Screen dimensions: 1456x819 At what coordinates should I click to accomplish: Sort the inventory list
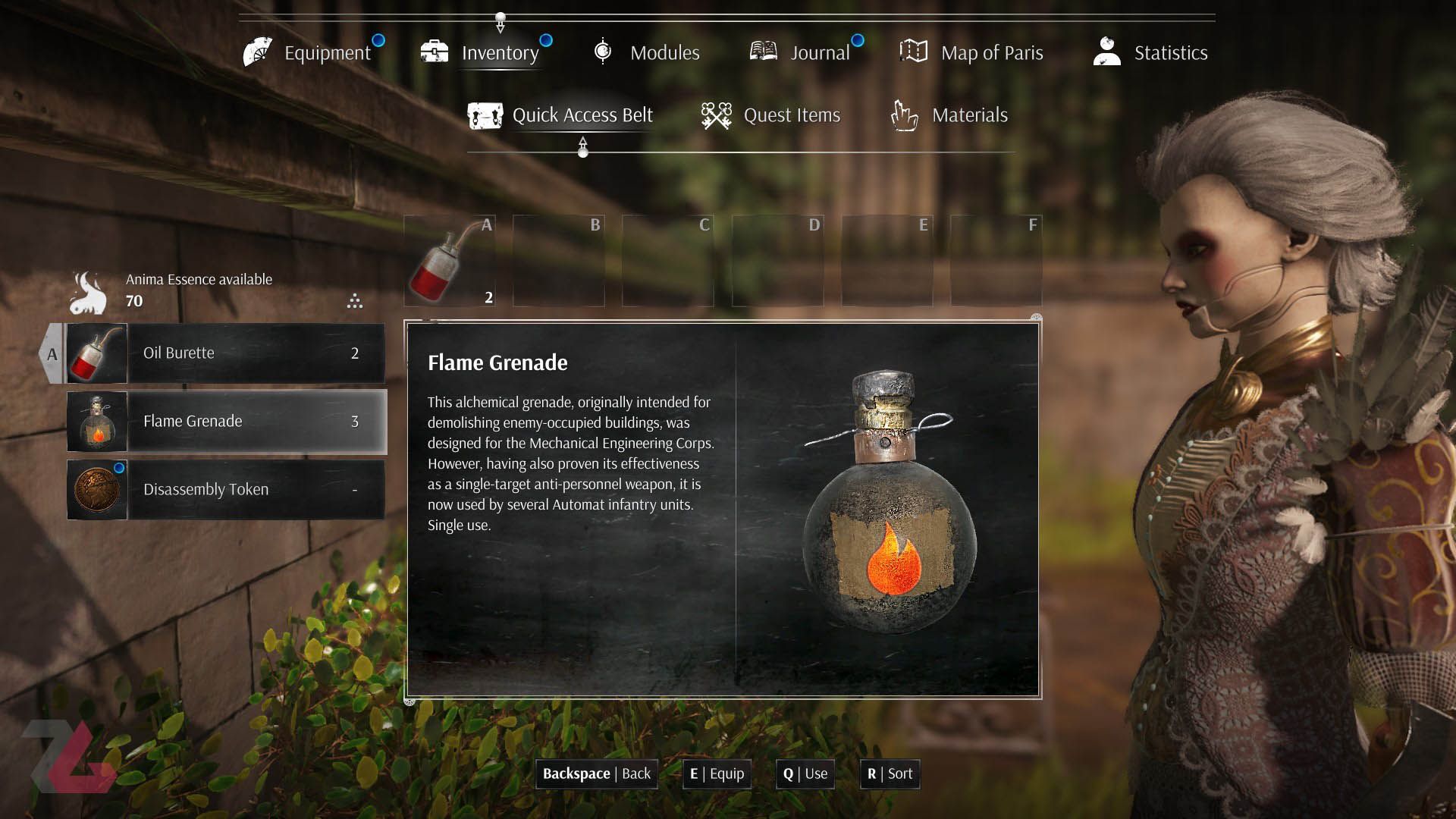pos(890,774)
